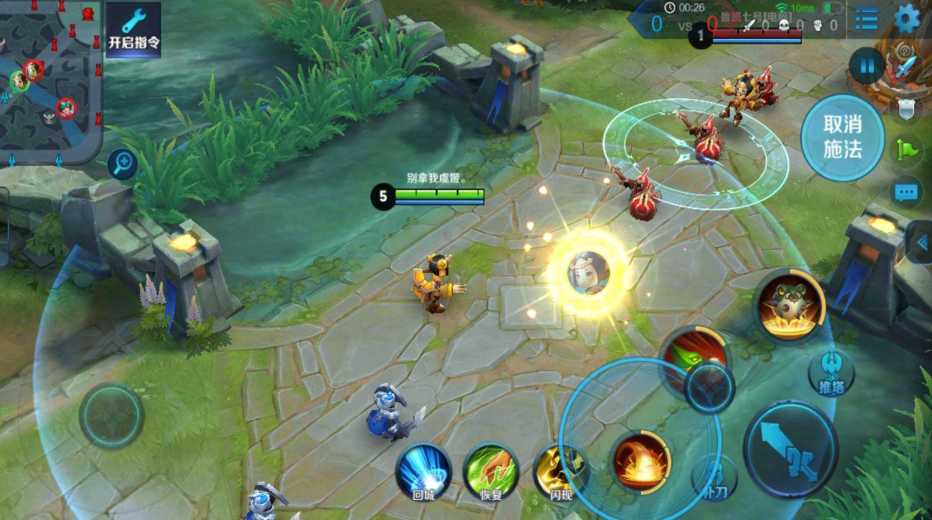932x520 pixels.
Task: Use the 恢复 heal skill
Action: point(491,470)
